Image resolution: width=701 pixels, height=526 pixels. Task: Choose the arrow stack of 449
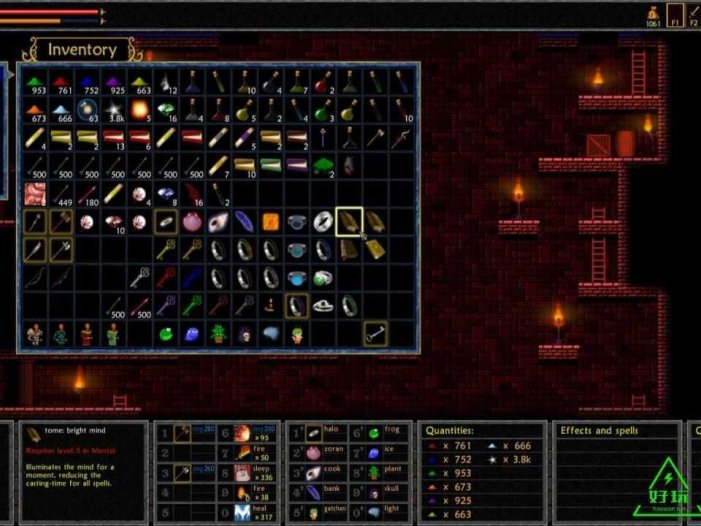point(61,194)
